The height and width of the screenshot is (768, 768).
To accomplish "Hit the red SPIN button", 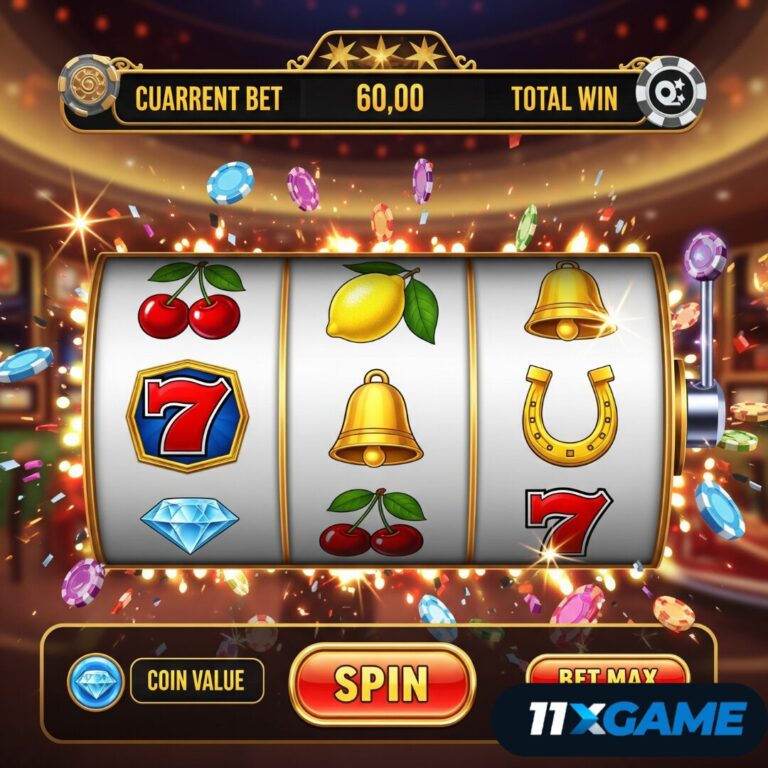I will click(x=381, y=683).
